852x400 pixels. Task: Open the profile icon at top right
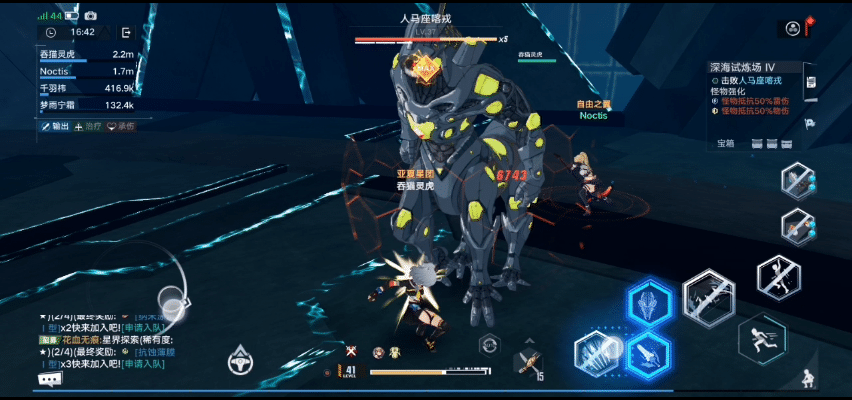click(793, 28)
